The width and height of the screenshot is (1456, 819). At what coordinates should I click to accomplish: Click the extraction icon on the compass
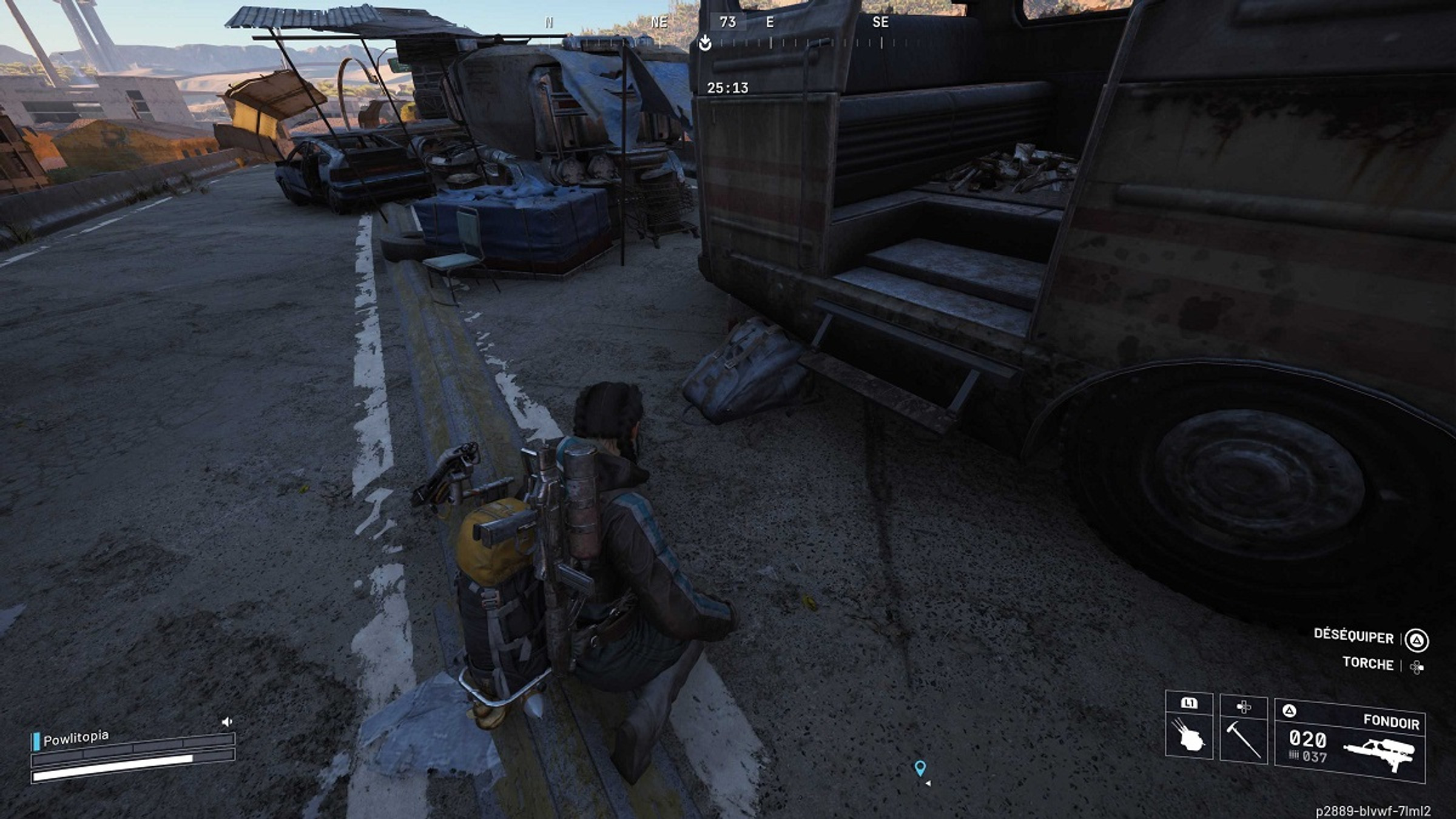[x=704, y=43]
